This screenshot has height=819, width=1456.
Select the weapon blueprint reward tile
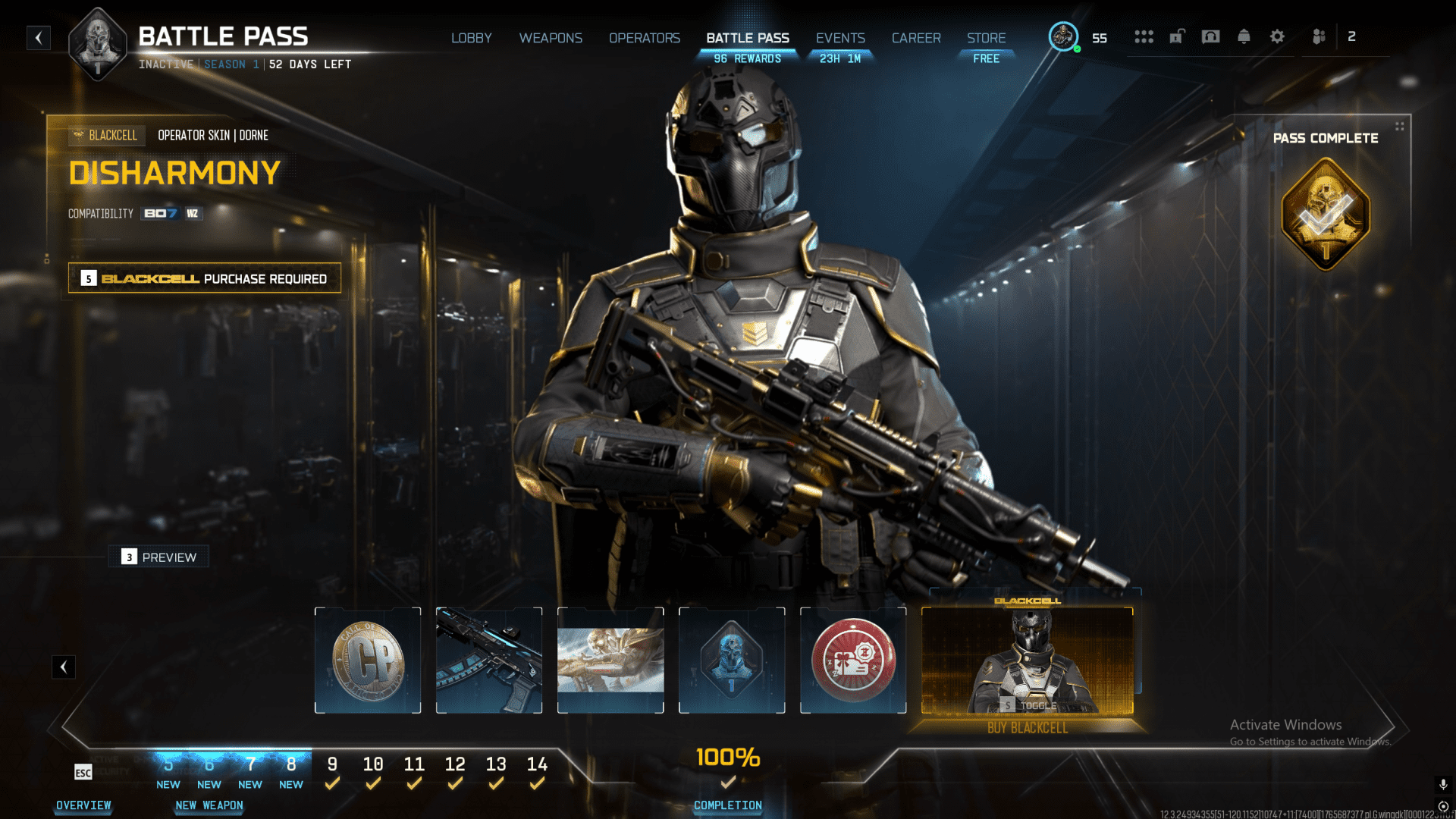pyautogui.click(x=489, y=661)
